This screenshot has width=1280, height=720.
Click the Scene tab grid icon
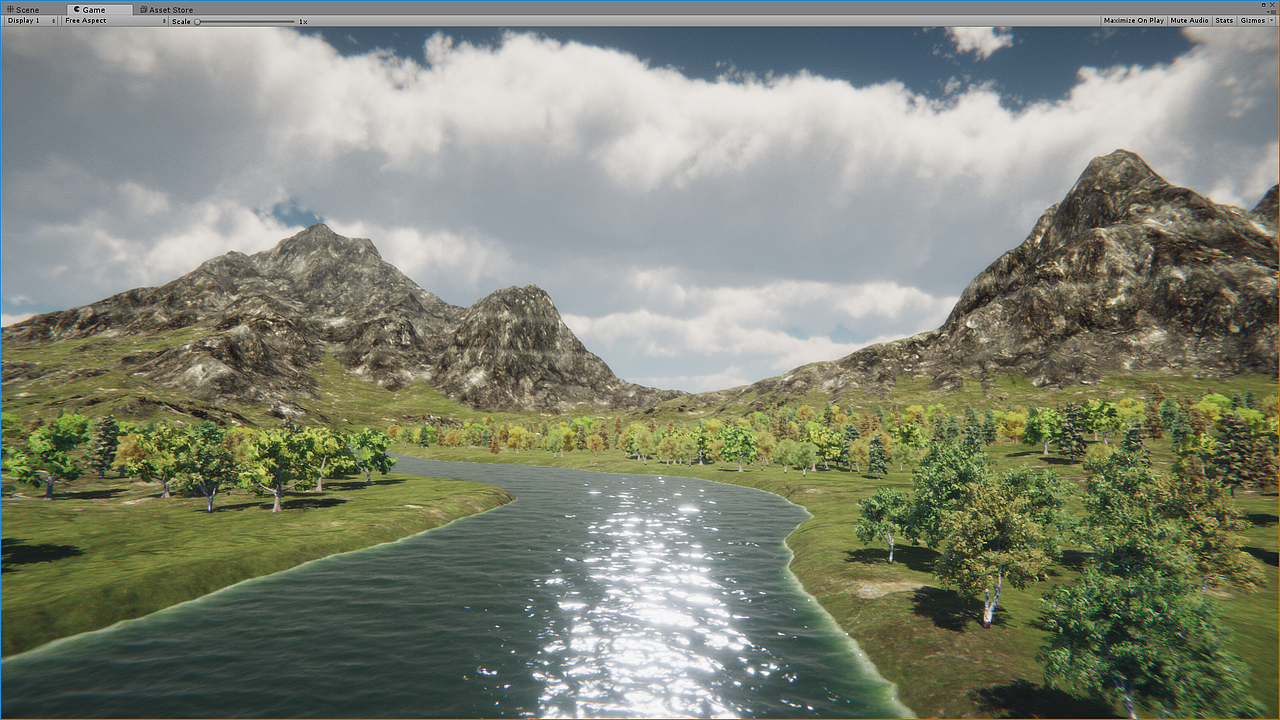coord(10,9)
